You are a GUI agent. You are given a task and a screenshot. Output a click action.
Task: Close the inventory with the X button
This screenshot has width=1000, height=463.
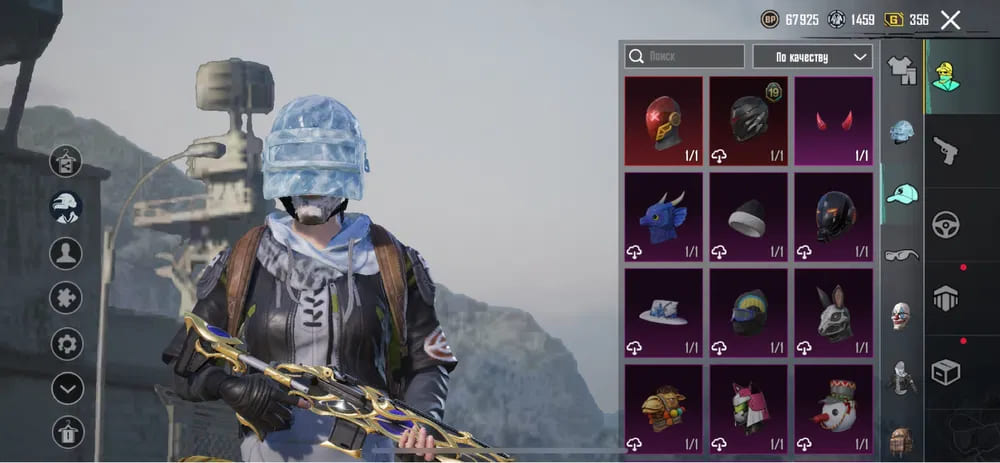950,20
